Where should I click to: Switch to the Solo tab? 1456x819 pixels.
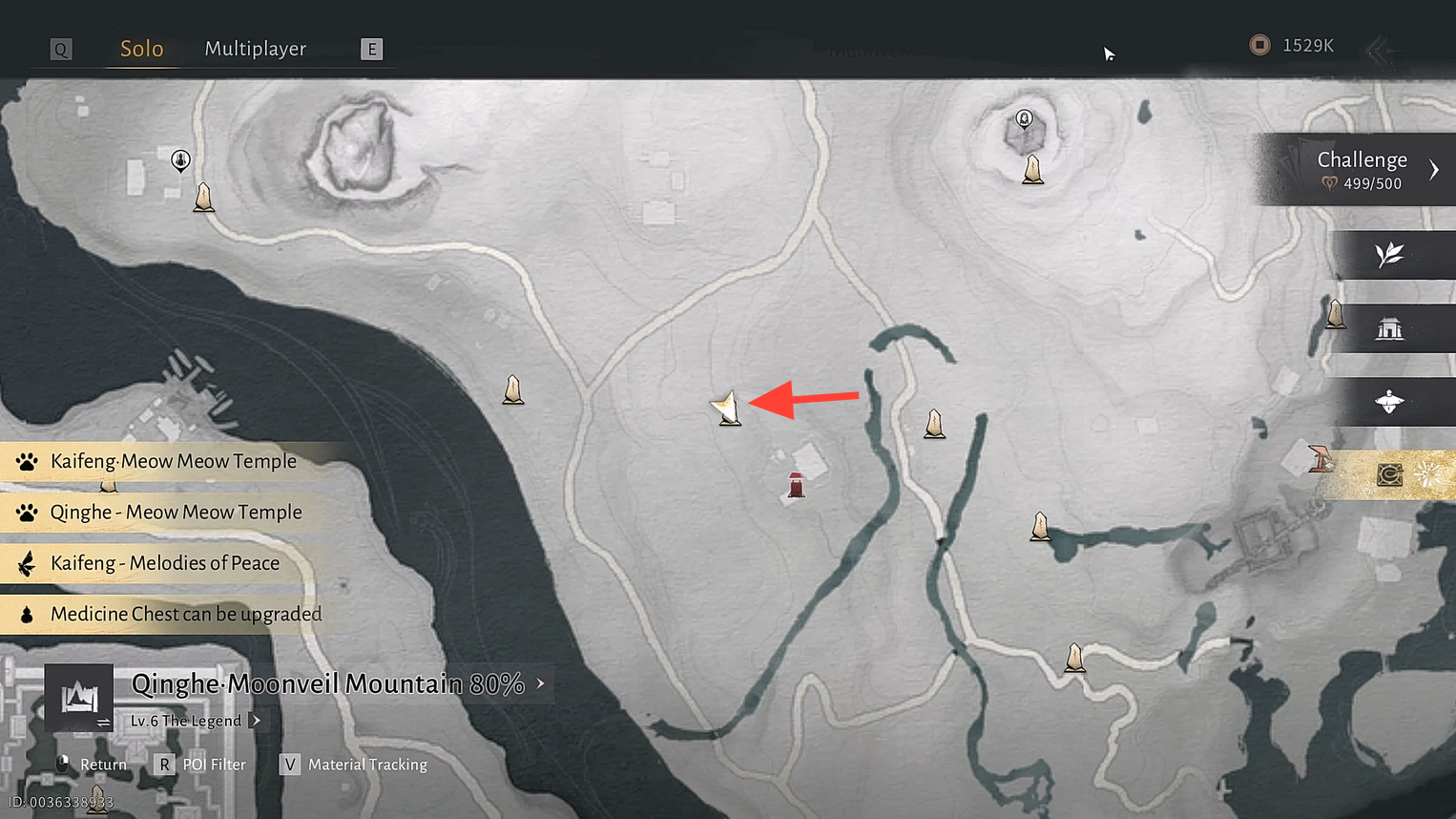coord(141,49)
